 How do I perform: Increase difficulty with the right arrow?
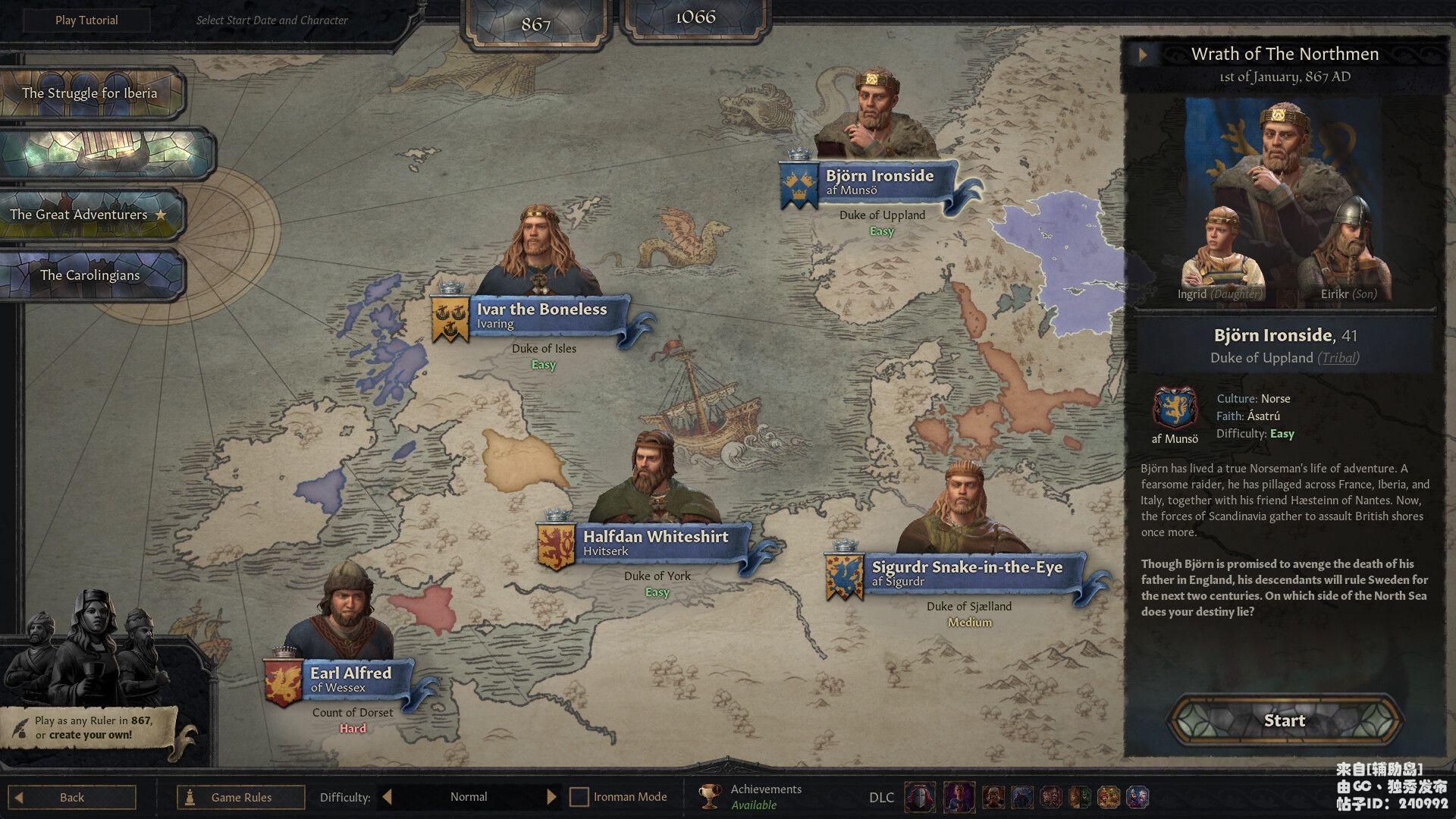click(x=551, y=797)
